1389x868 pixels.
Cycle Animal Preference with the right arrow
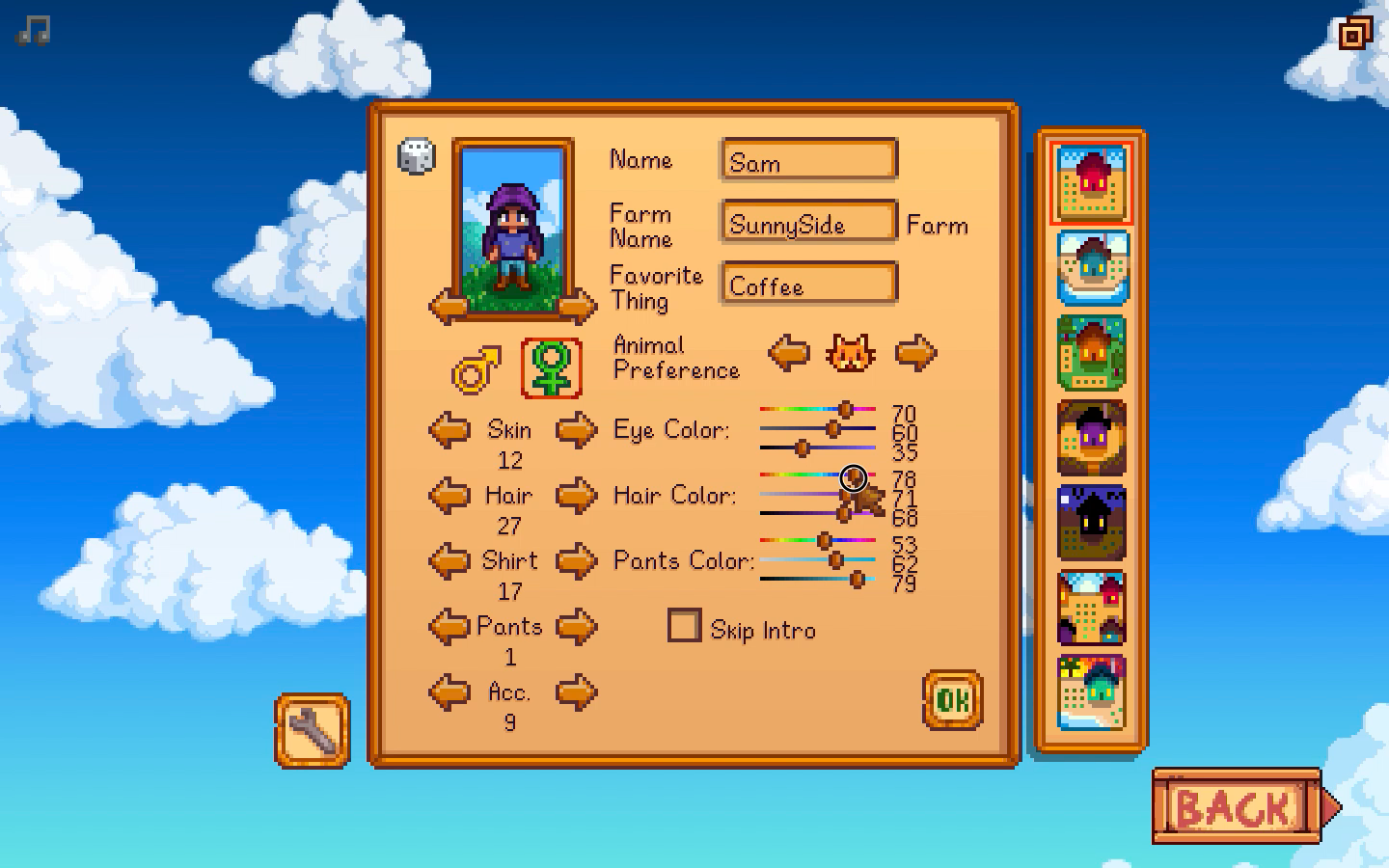(914, 353)
